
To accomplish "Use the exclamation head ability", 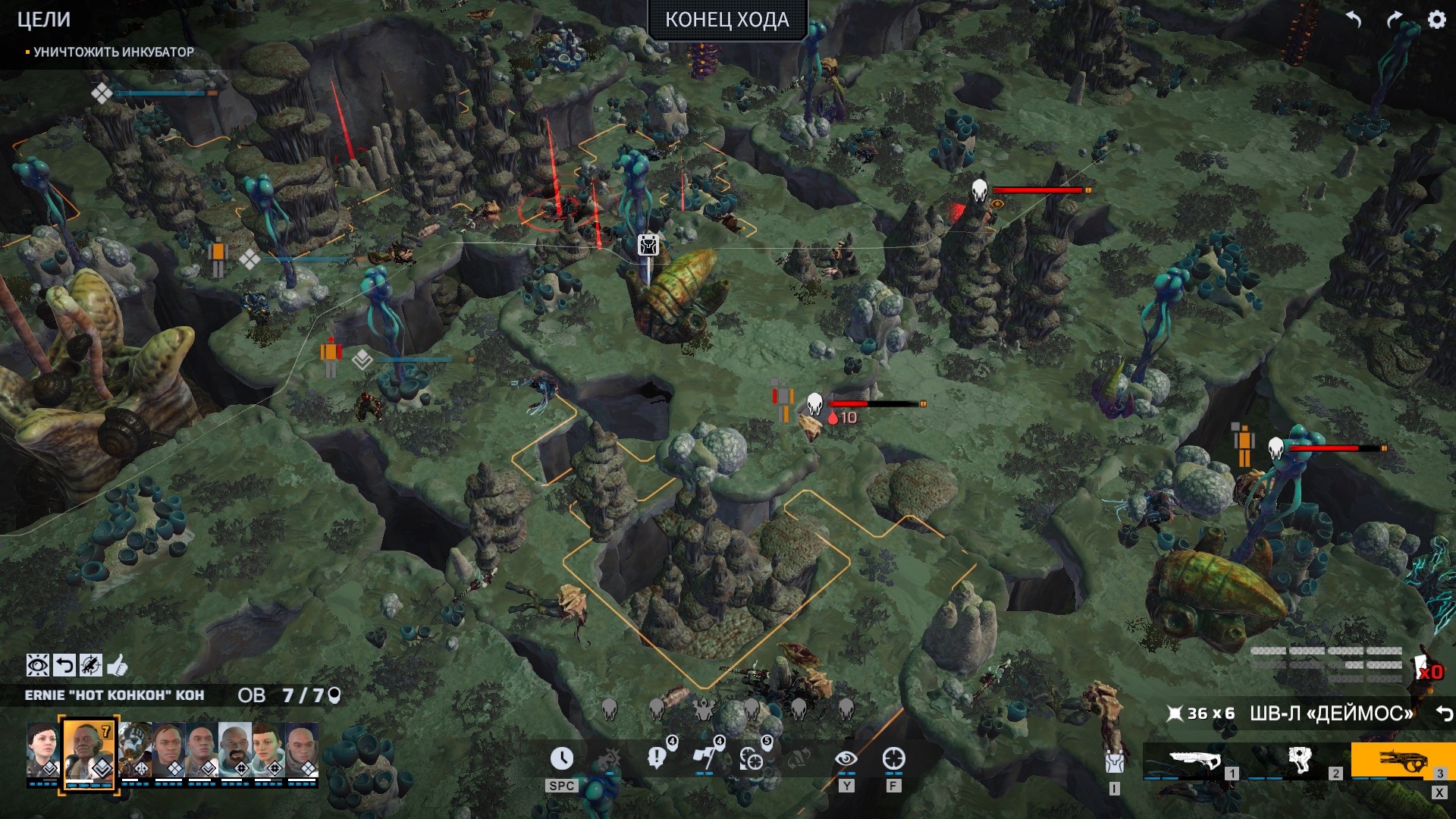I will pyautogui.click(x=657, y=758).
